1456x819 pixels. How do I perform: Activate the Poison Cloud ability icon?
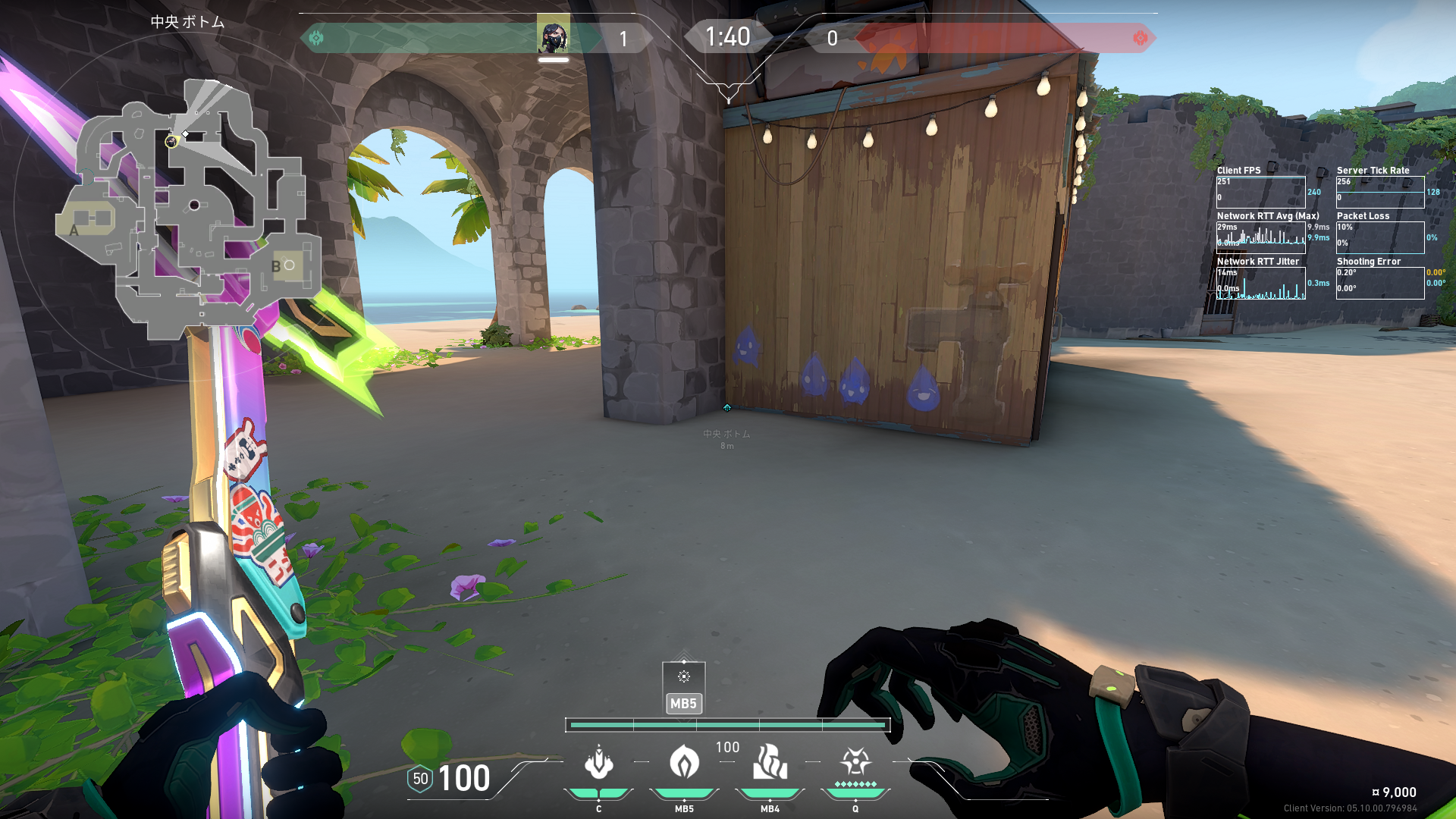684,762
